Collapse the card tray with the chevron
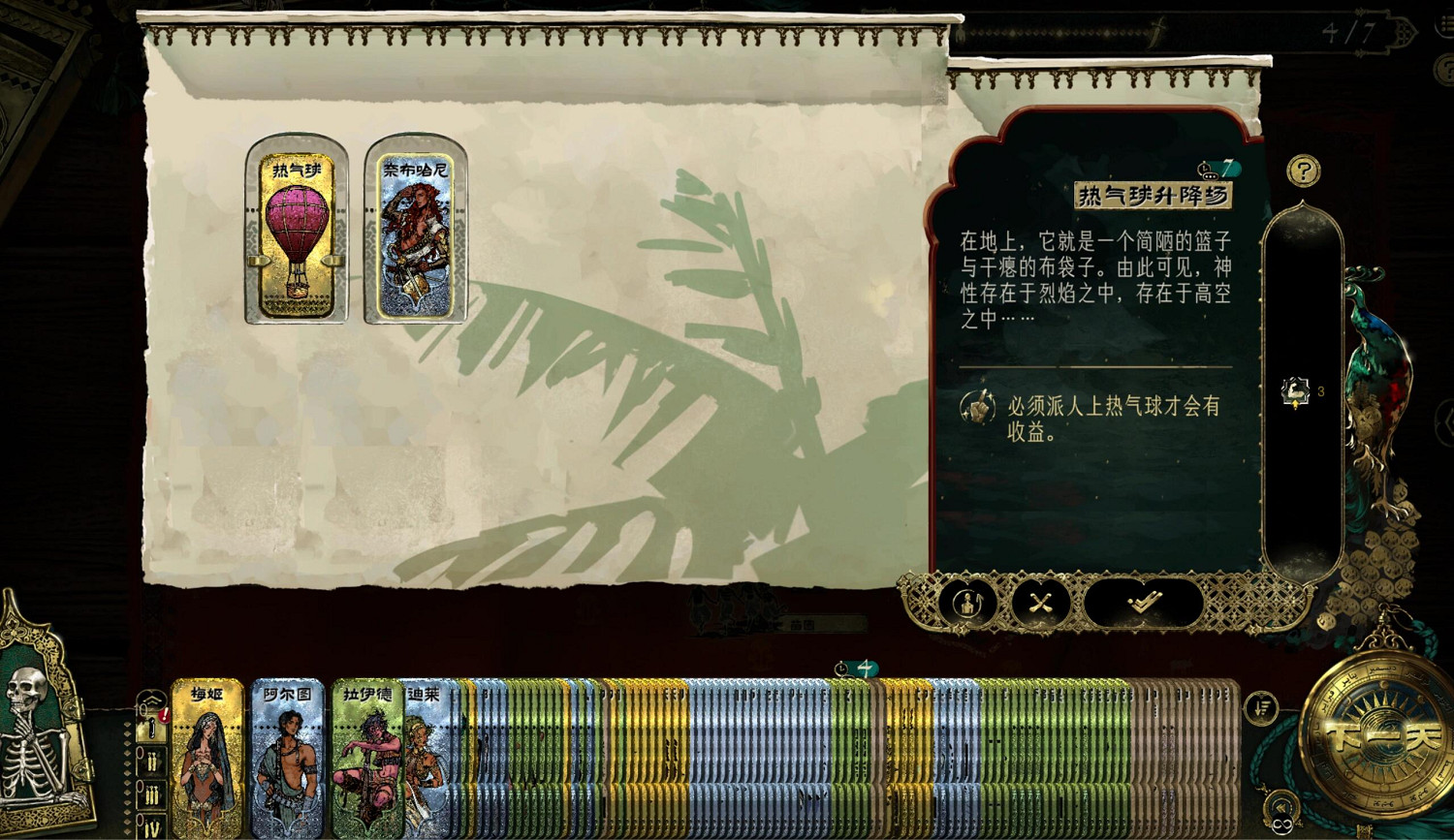The image size is (1454, 840). coord(151,698)
